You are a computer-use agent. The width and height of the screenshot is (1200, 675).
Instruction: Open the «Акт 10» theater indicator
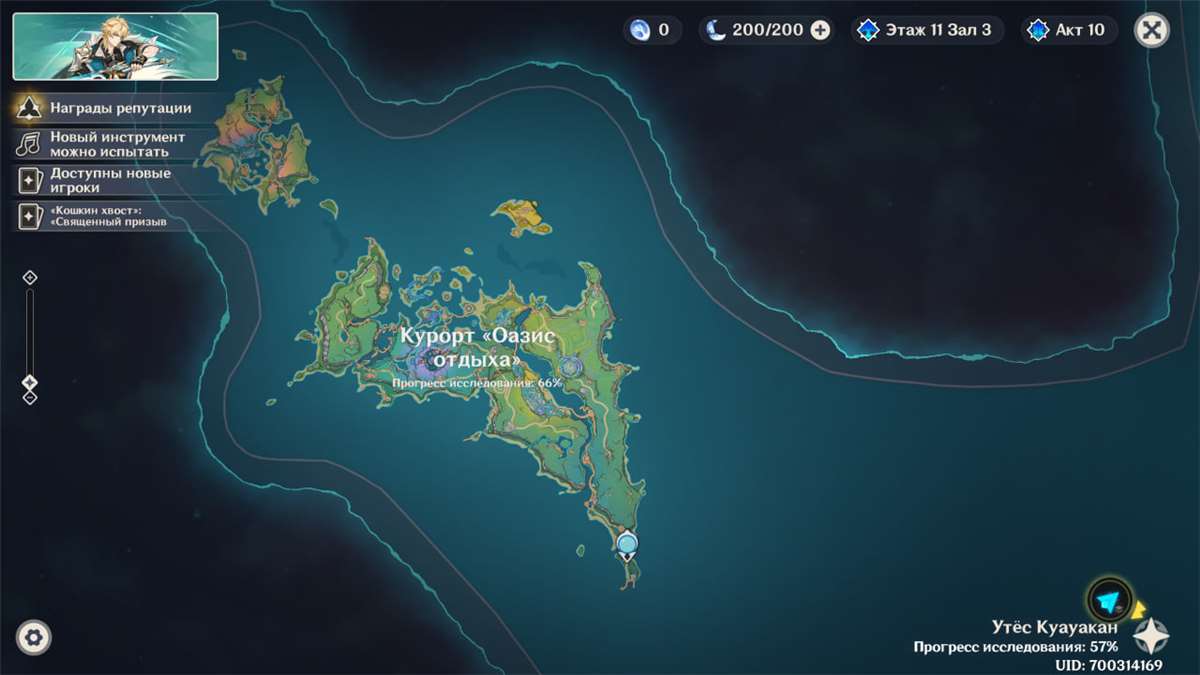1068,30
